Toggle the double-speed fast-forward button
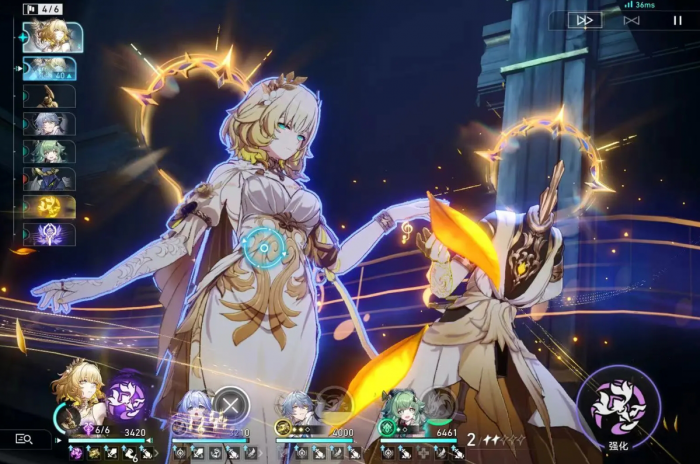Viewport: 700px width, 464px height. coord(584,20)
